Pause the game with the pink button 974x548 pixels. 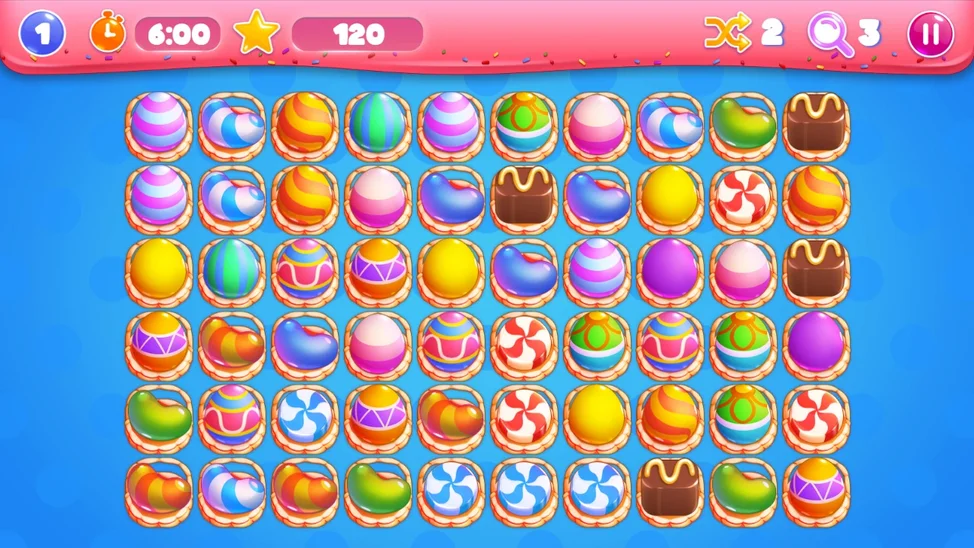(x=930, y=34)
